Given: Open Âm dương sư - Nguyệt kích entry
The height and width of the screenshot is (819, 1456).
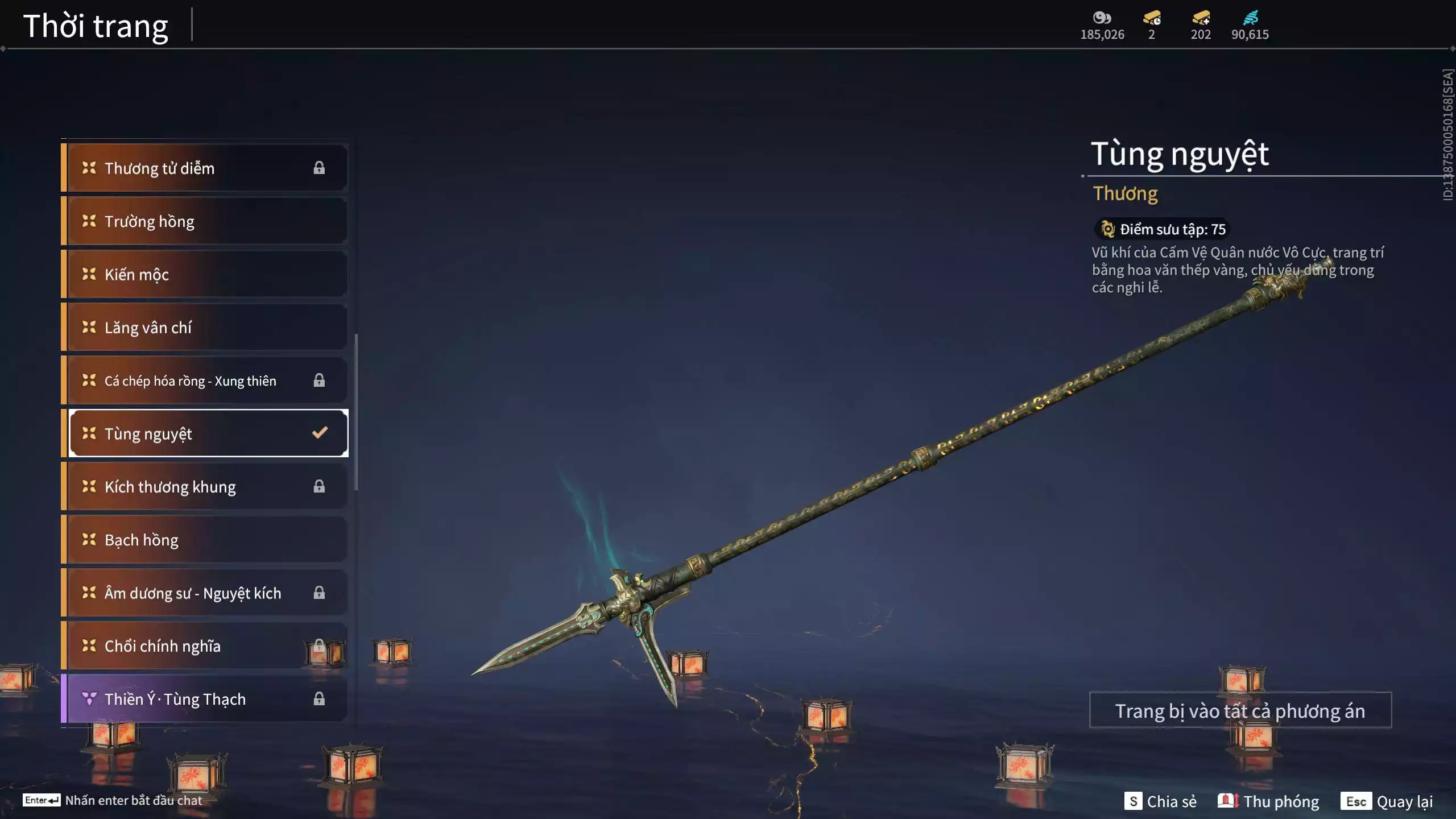Looking at the screenshot, I should pyautogui.click(x=205, y=593).
